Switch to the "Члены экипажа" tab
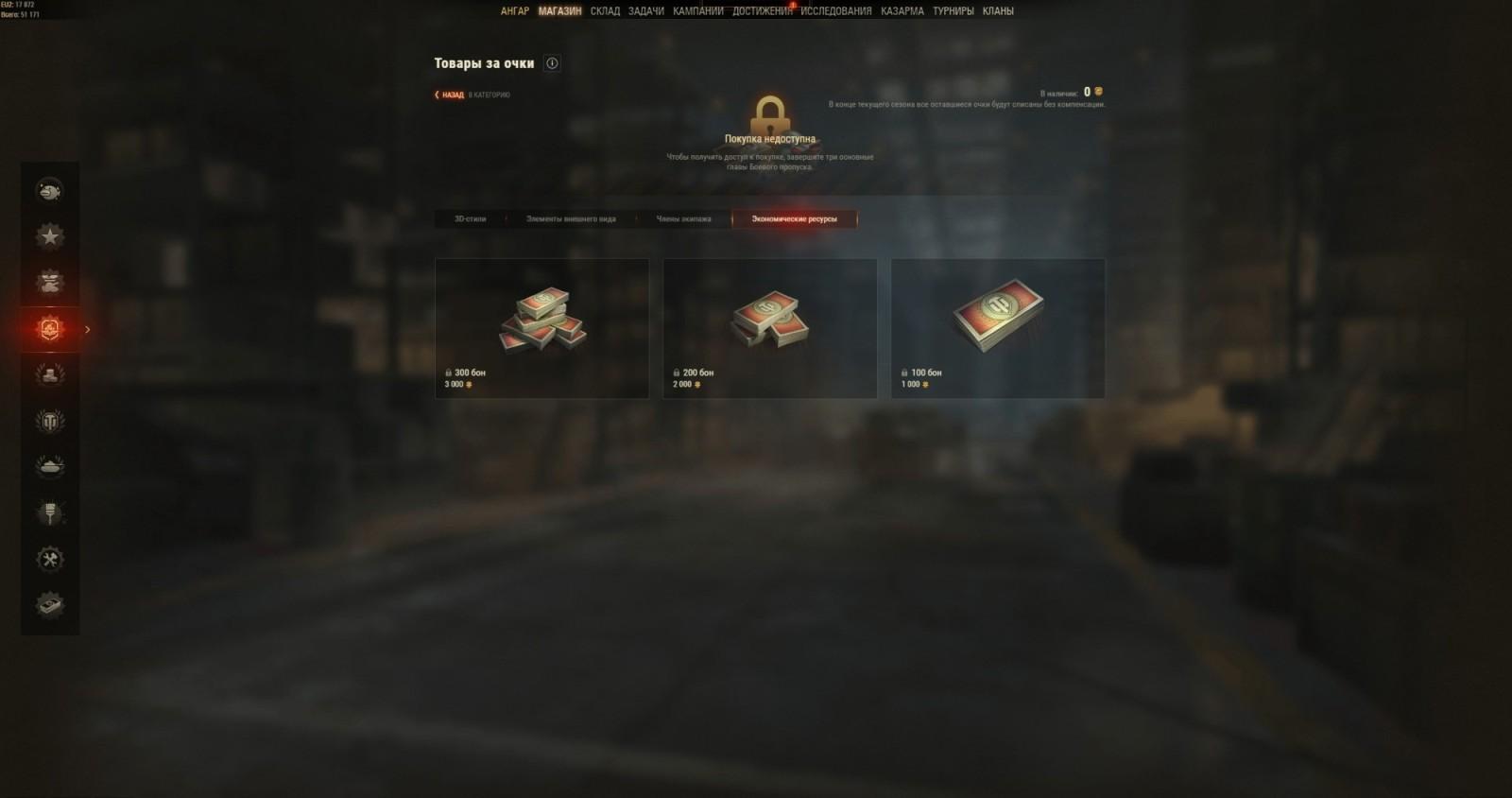 click(x=682, y=218)
